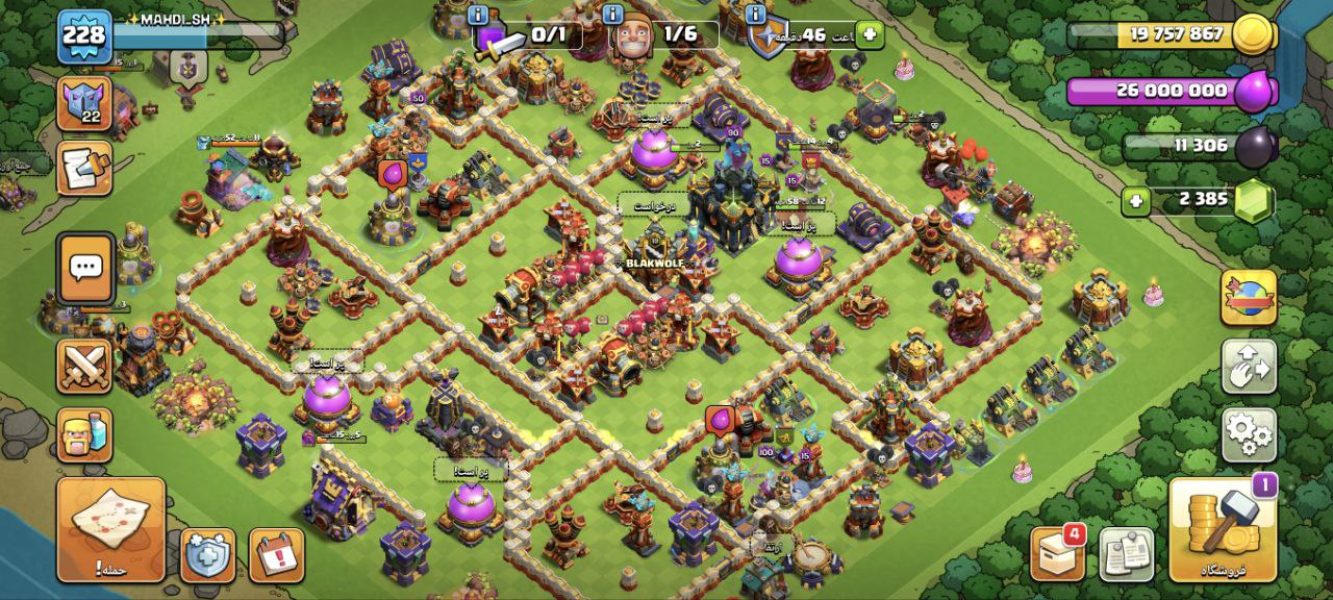Open the scroll and pencil news button
This screenshot has height=600, width=1333.
click(x=84, y=168)
